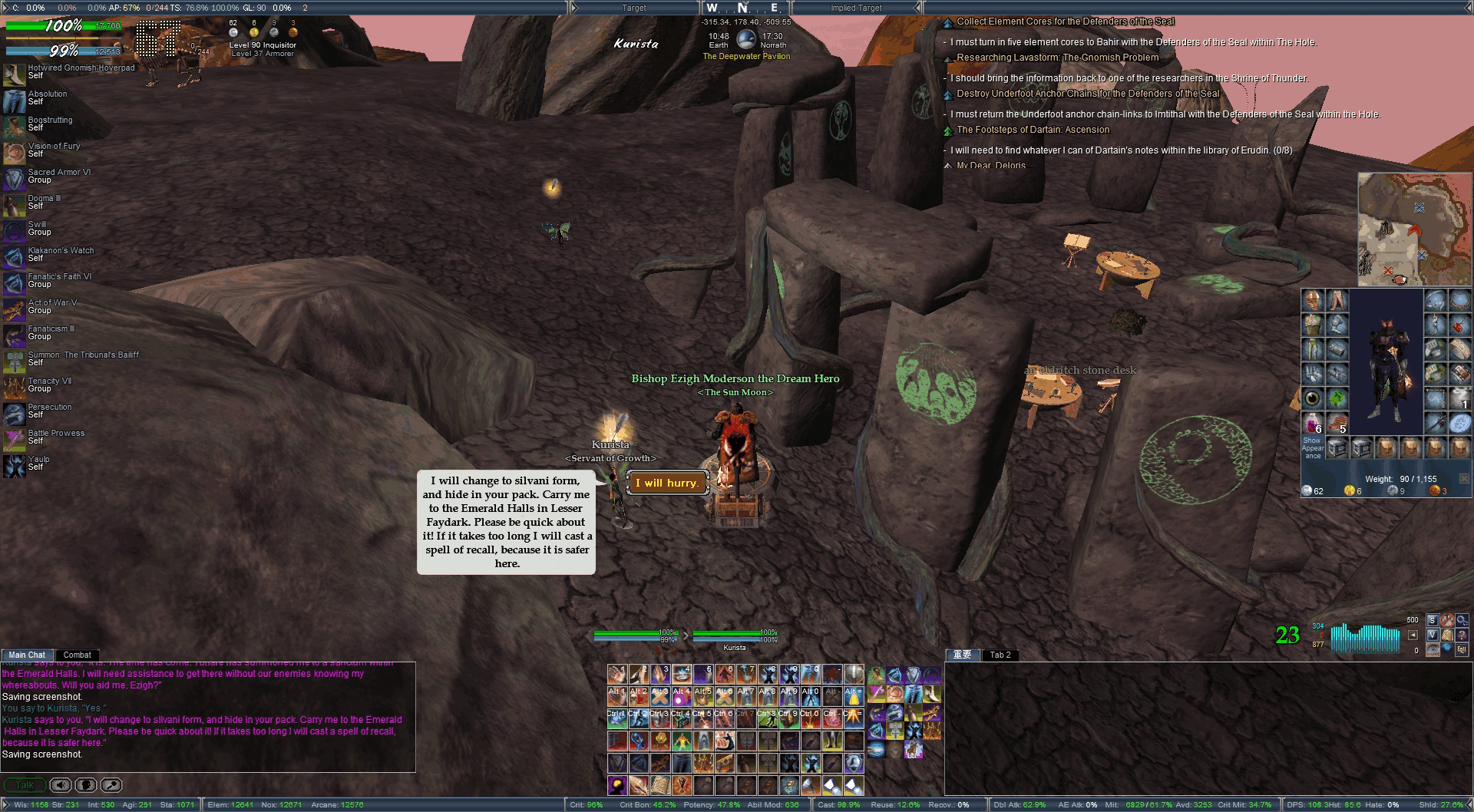
Task: Click the V button in the corner panel
Action: click(1432, 635)
